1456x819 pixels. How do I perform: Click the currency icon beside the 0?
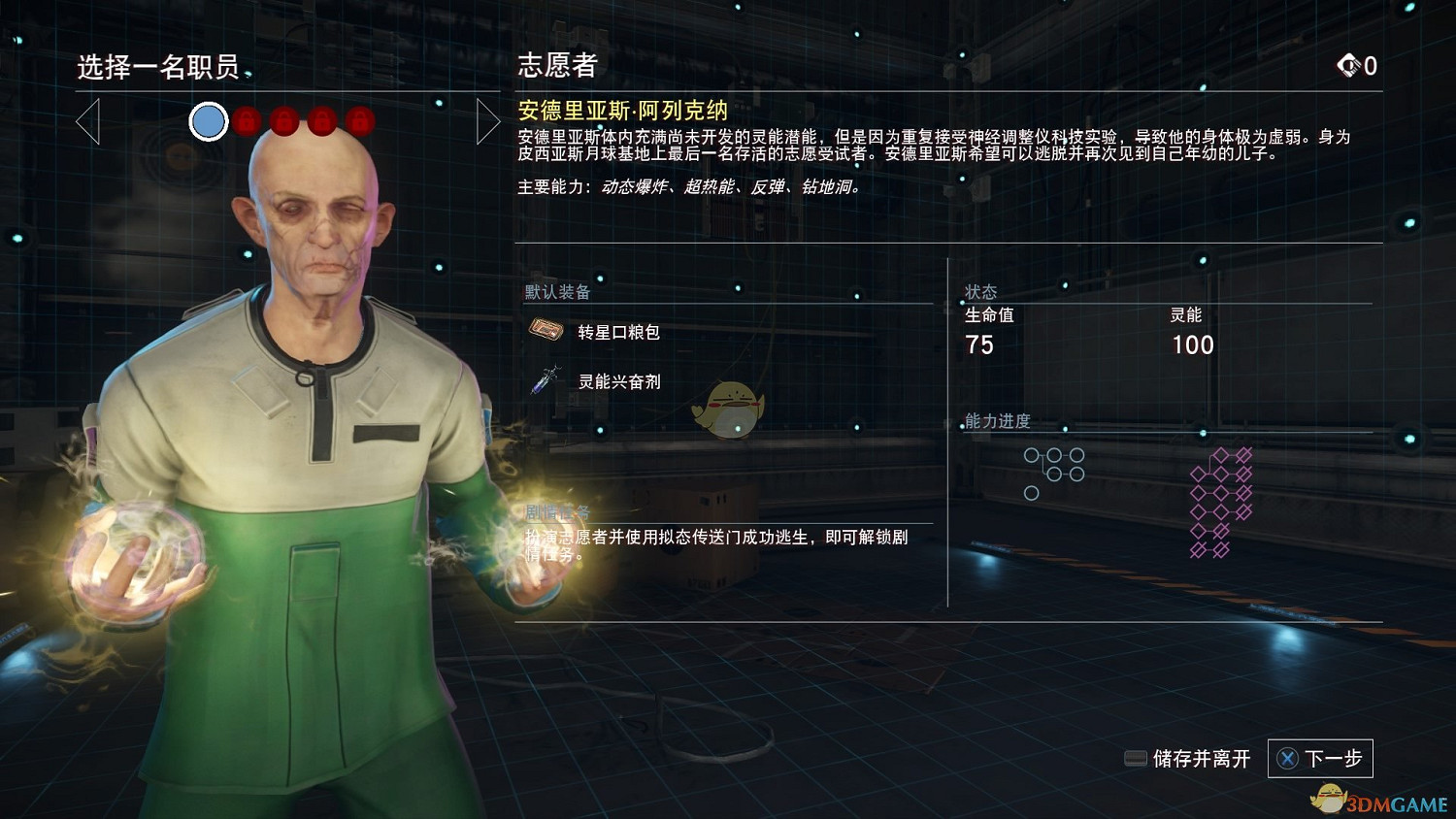[1351, 66]
